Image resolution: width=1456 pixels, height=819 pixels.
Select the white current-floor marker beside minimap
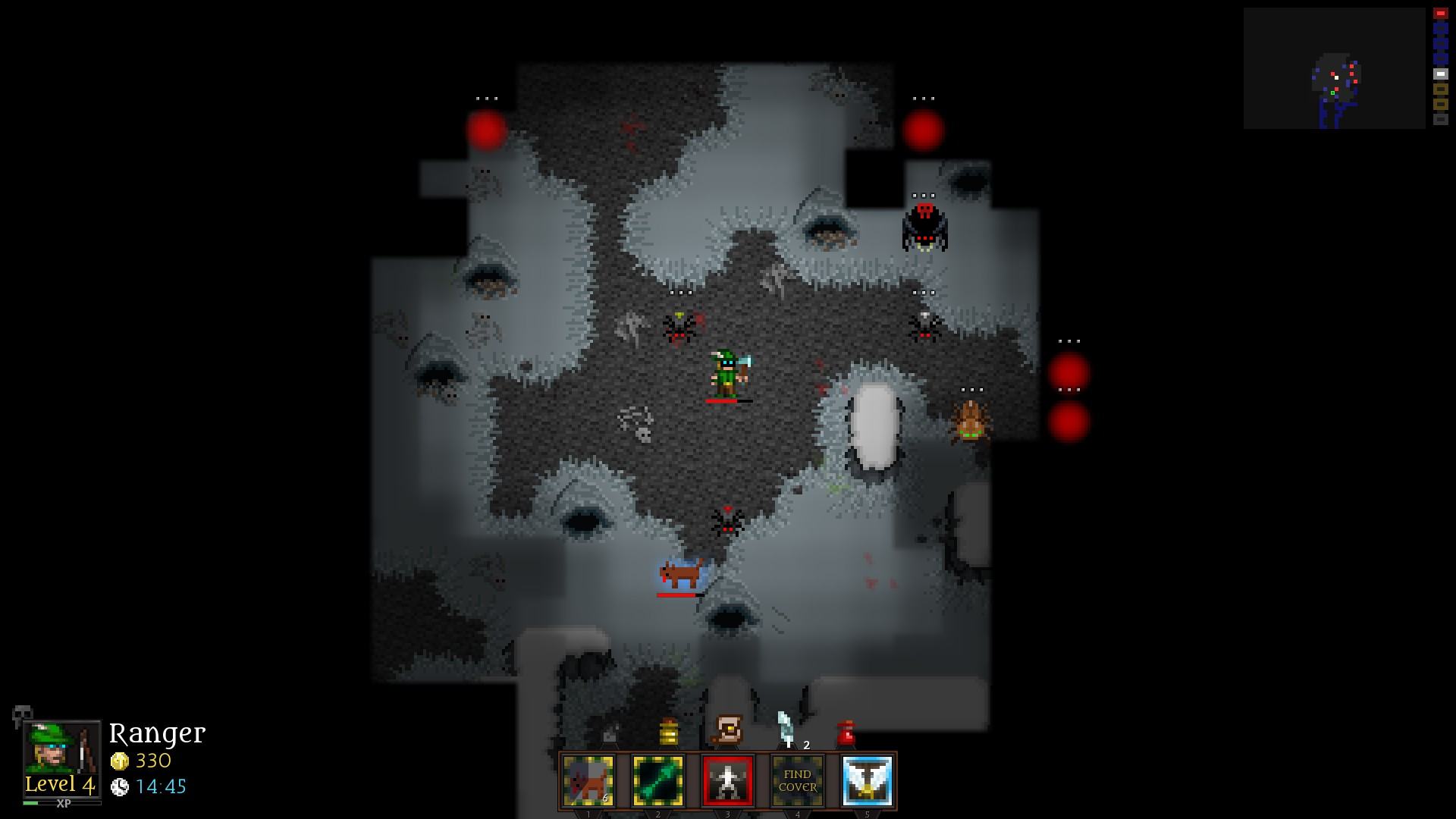point(1440,74)
